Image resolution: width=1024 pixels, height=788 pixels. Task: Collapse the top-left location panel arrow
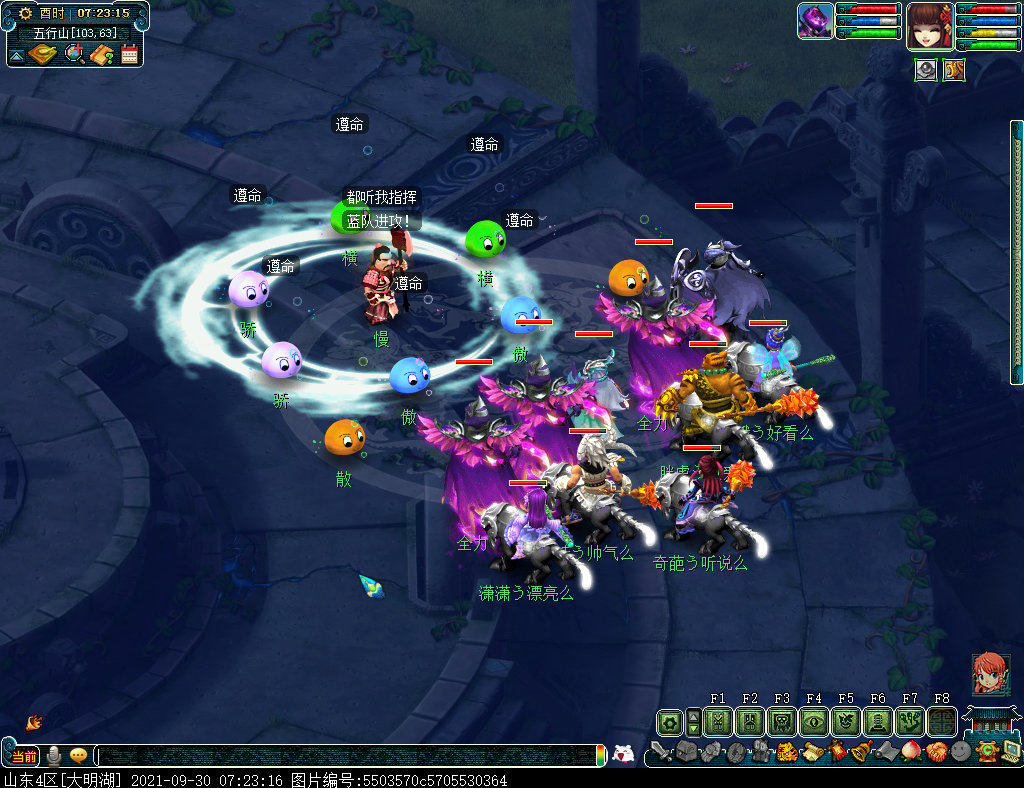pos(17,54)
